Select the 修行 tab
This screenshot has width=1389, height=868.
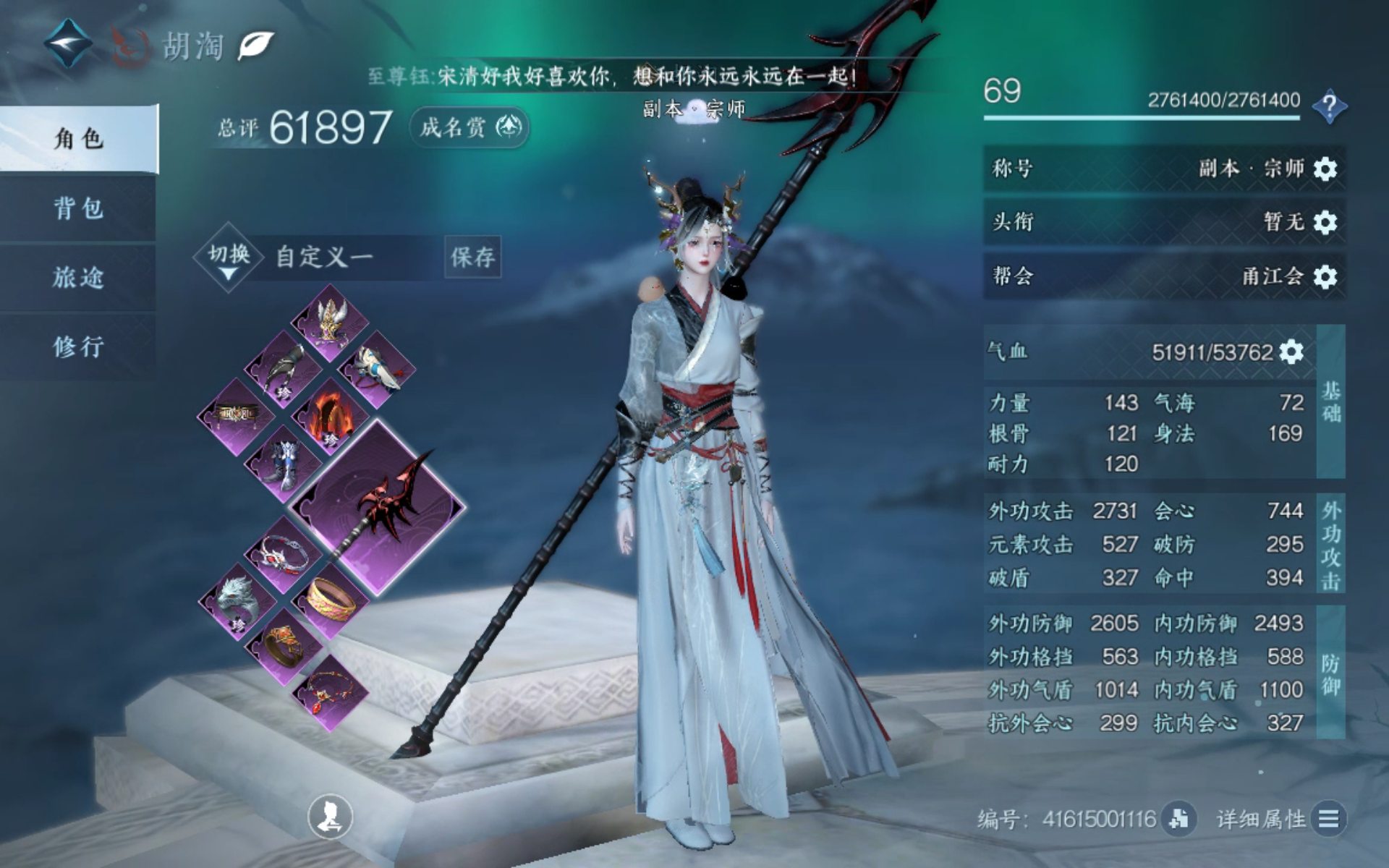click(78, 346)
